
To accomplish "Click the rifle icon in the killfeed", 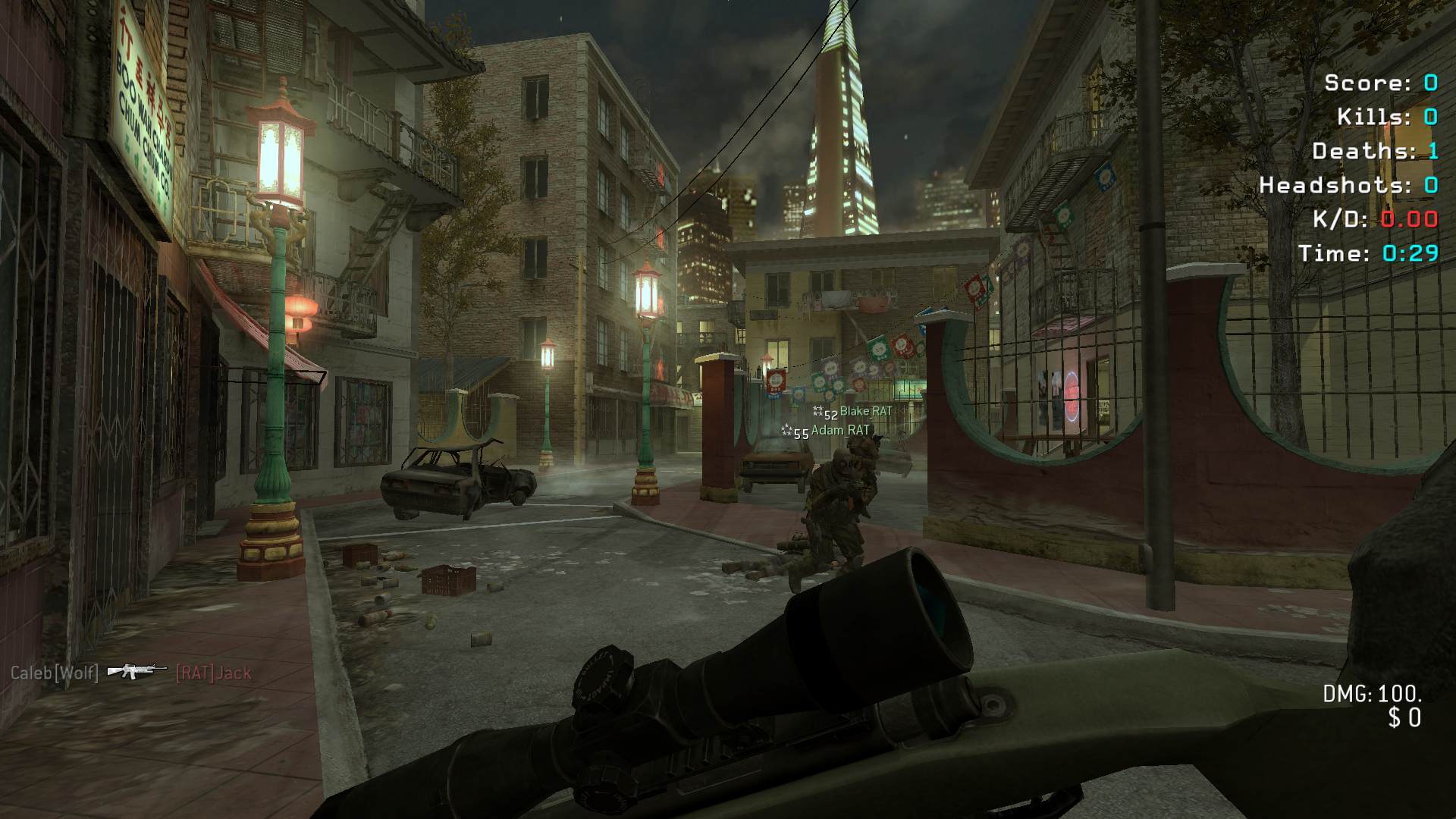I will click(x=136, y=670).
